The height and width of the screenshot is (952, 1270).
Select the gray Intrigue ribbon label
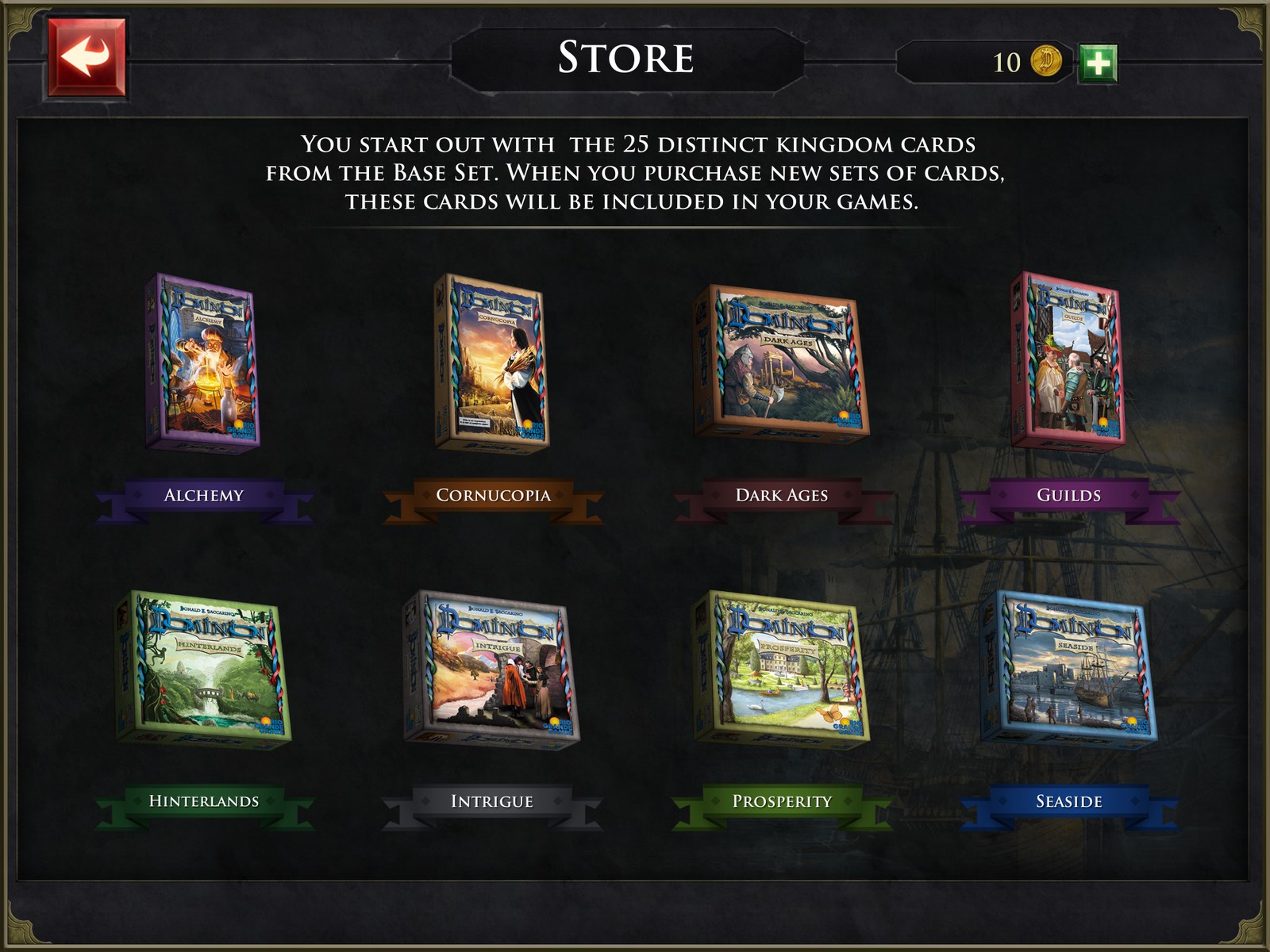coord(492,801)
